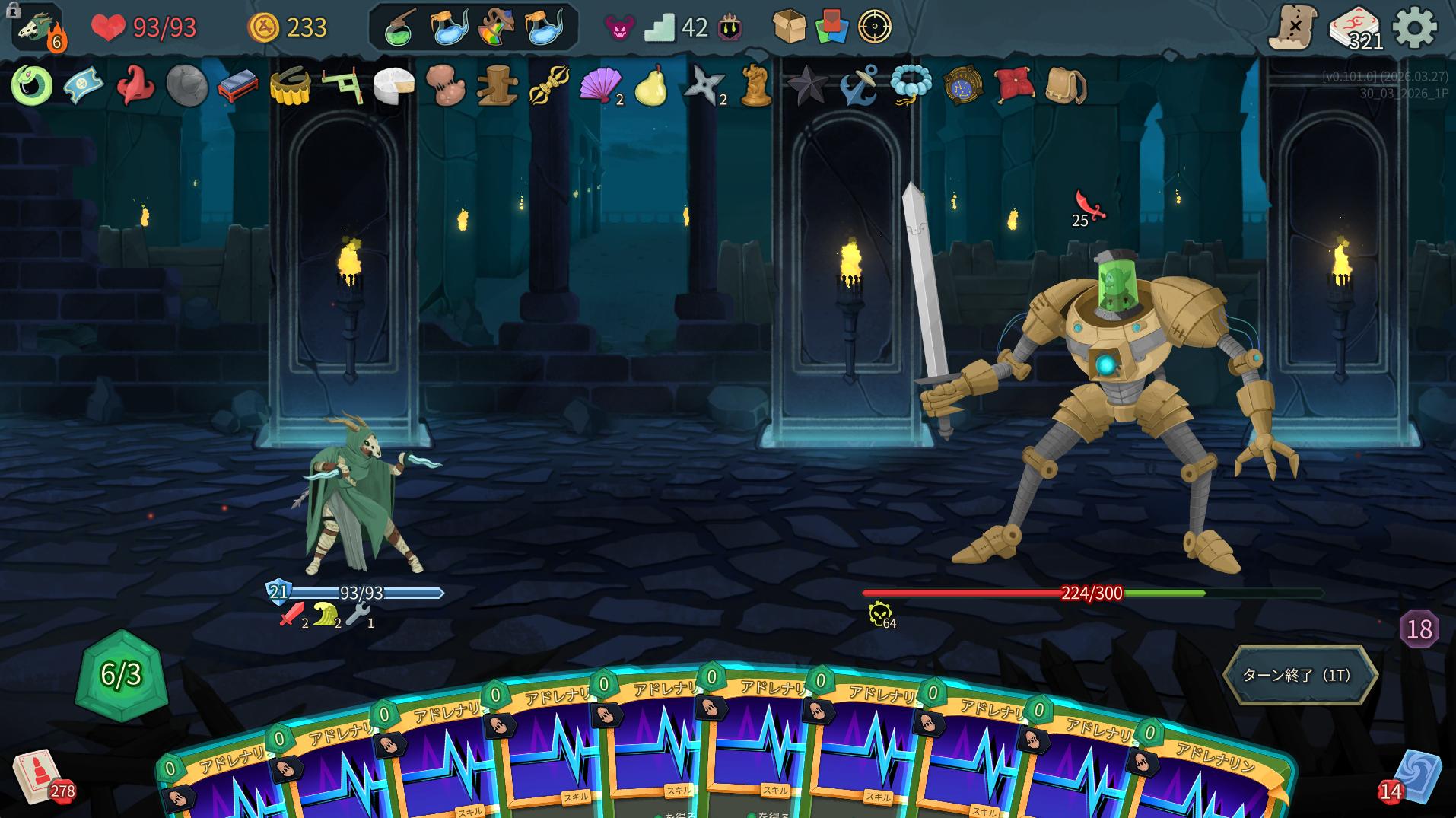End the turn with ターン終了 button

(1299, 675)
